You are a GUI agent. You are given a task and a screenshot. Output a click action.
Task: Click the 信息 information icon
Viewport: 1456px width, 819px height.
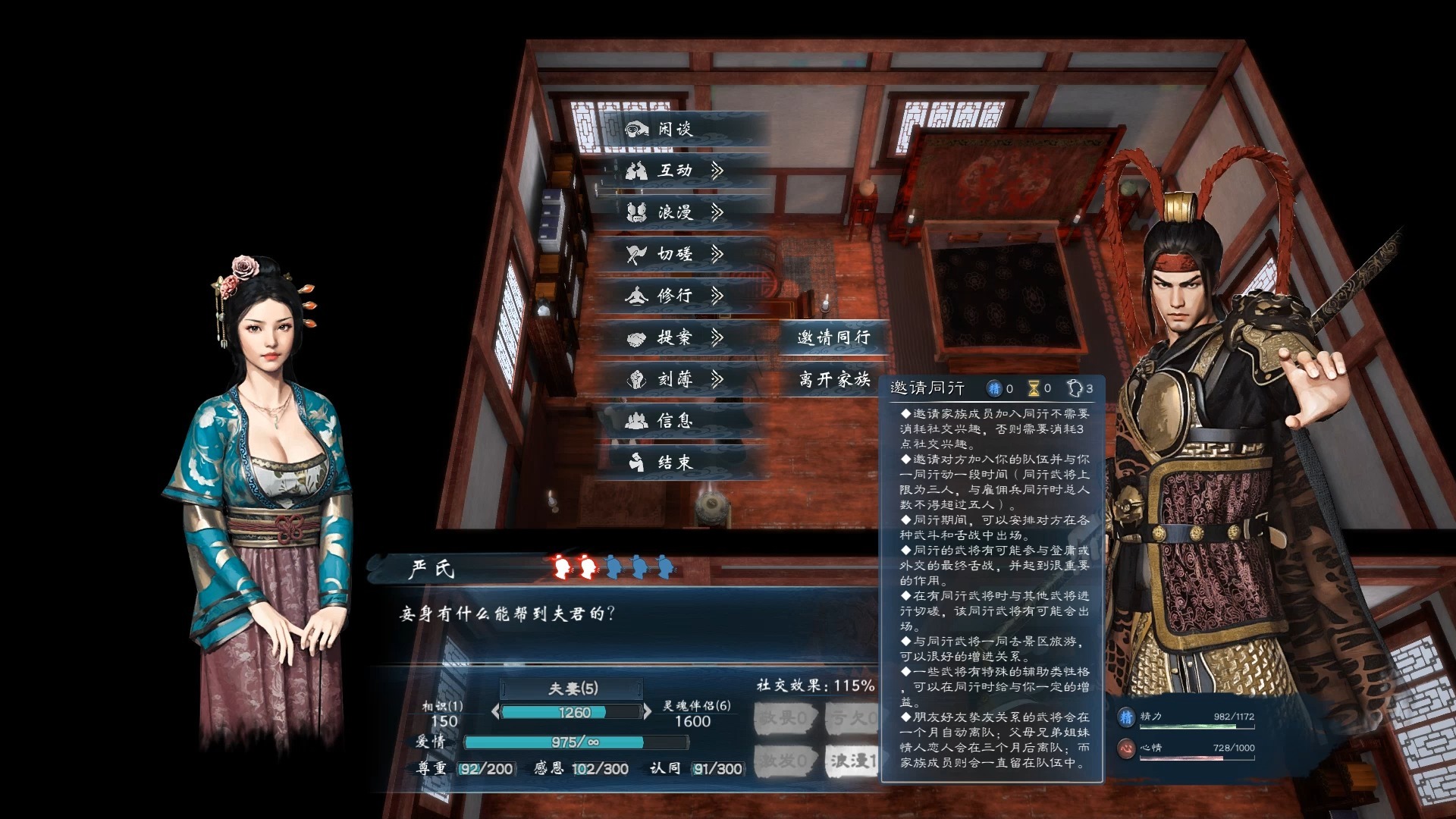639,422
